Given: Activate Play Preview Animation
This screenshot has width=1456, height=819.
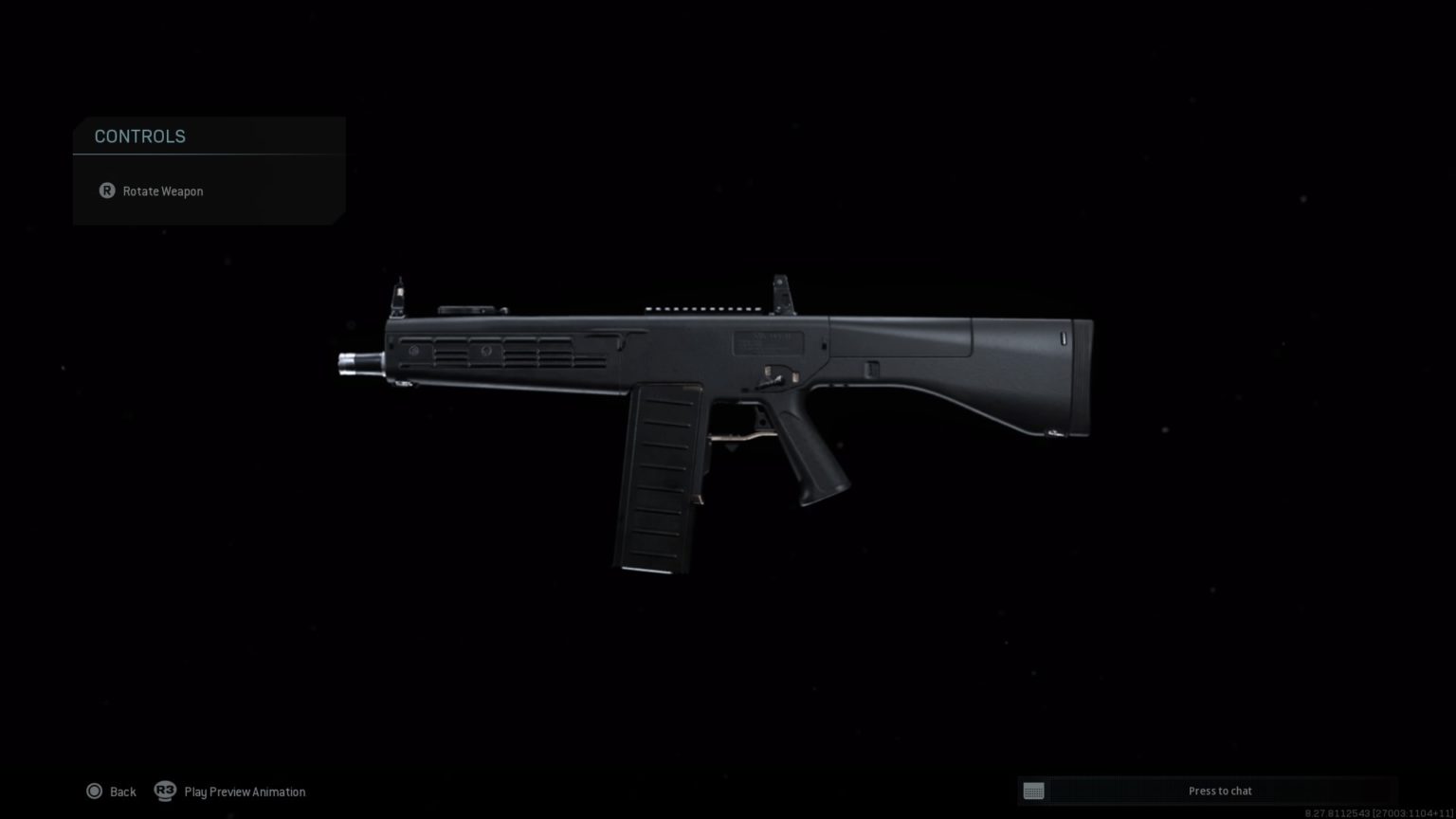Looking at the screenshot, I should click(x=245, y=791).
